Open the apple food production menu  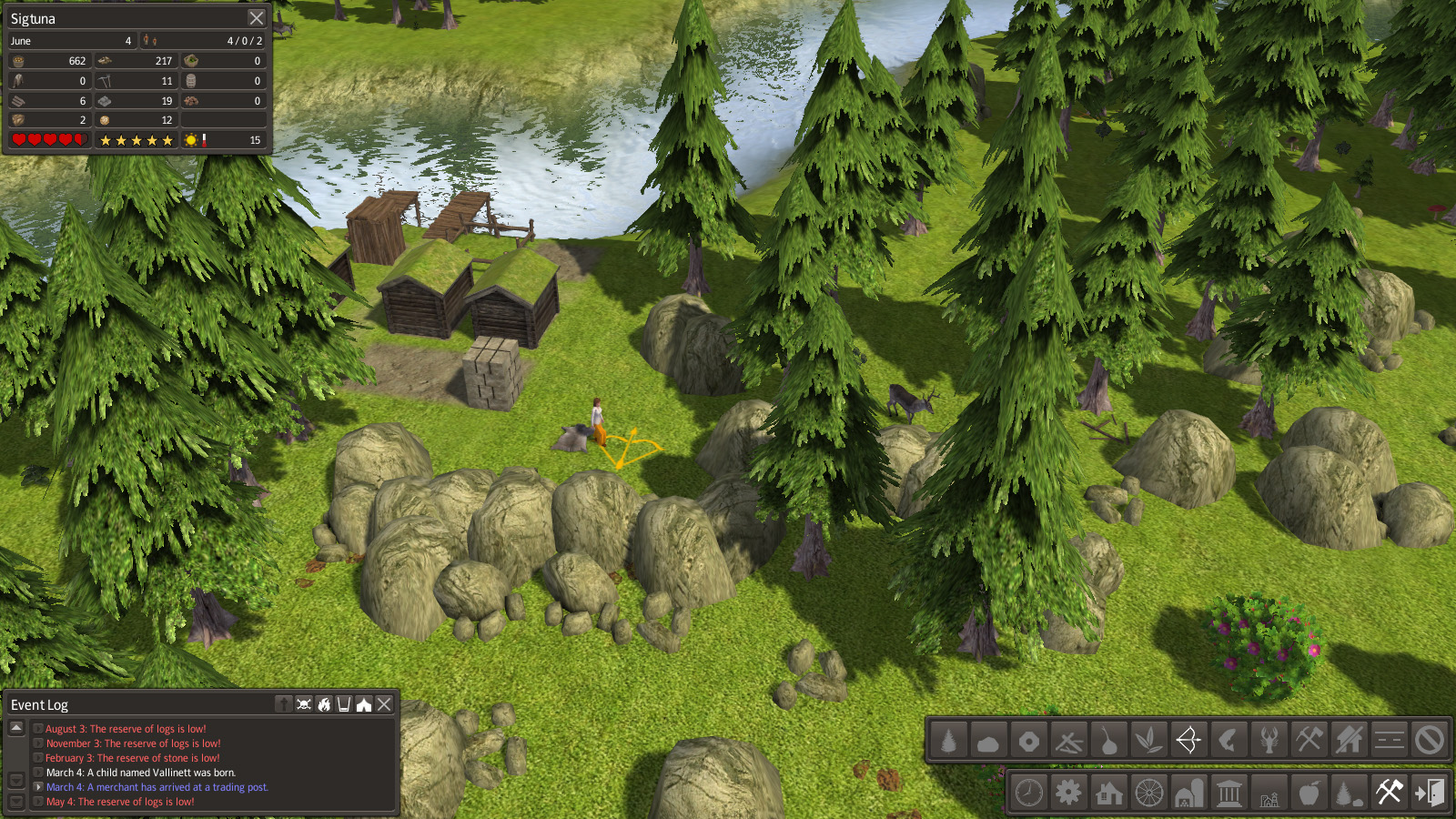click(1309, 793)
